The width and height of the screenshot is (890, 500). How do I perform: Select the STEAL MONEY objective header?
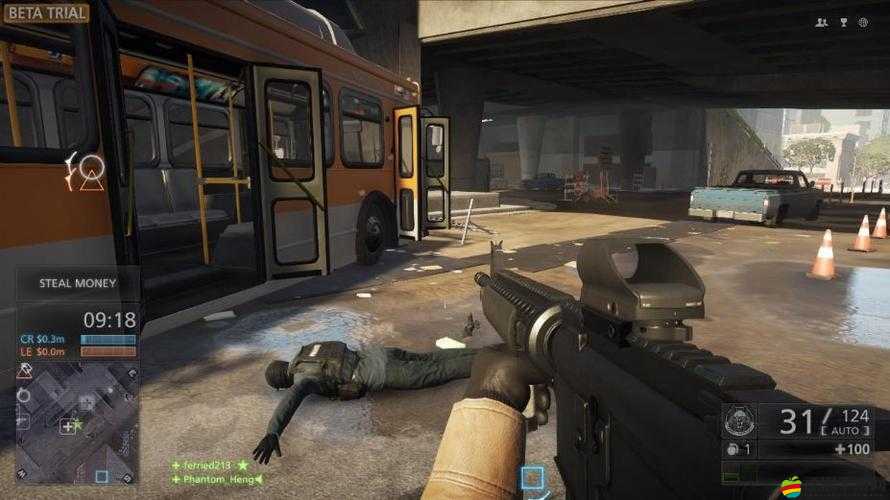click(x=78, y=283)
